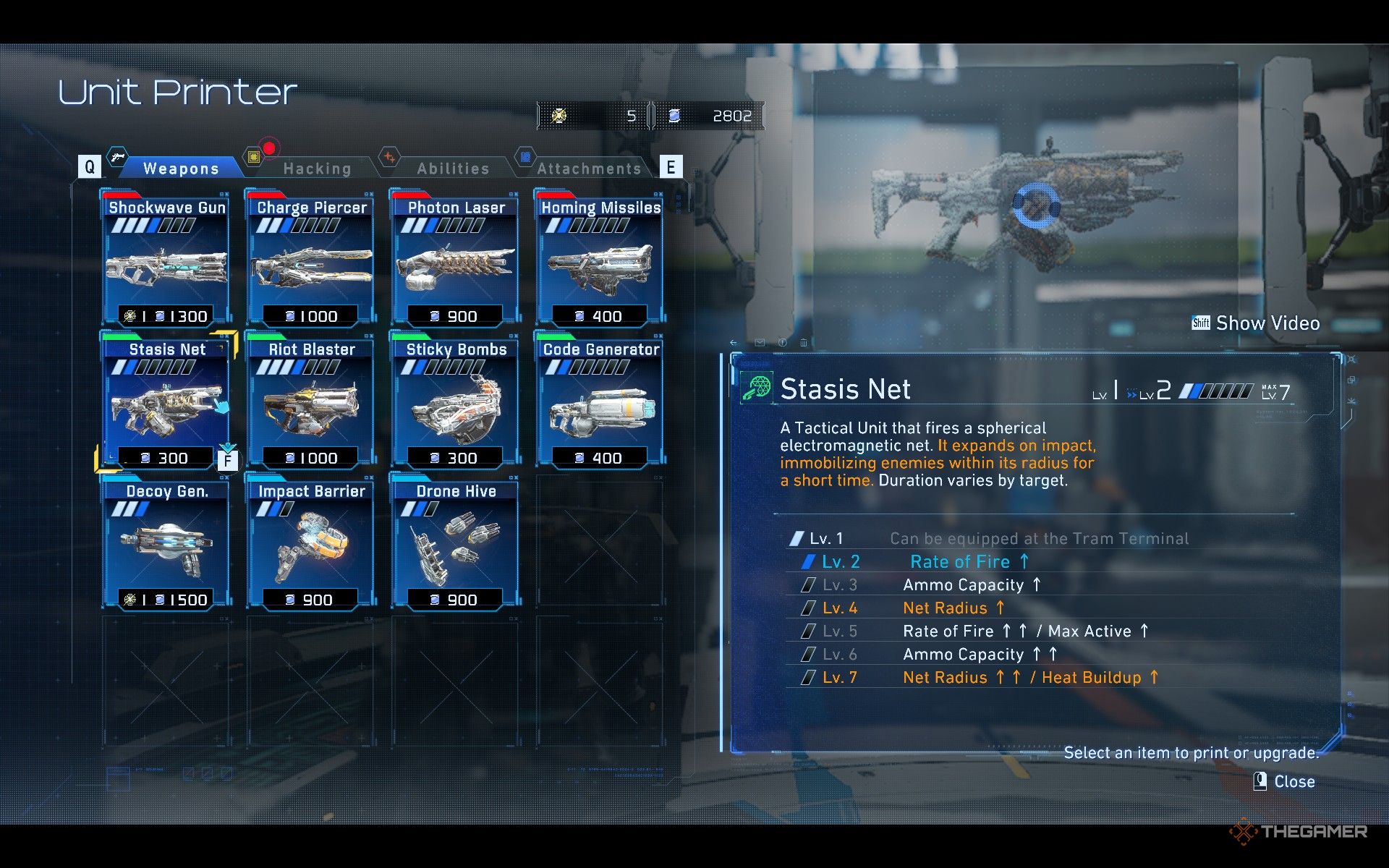Choose the Charge Piercer weapon
Image resolution: width=1389 pixels, height=868 pixels.
coord(312,258)
